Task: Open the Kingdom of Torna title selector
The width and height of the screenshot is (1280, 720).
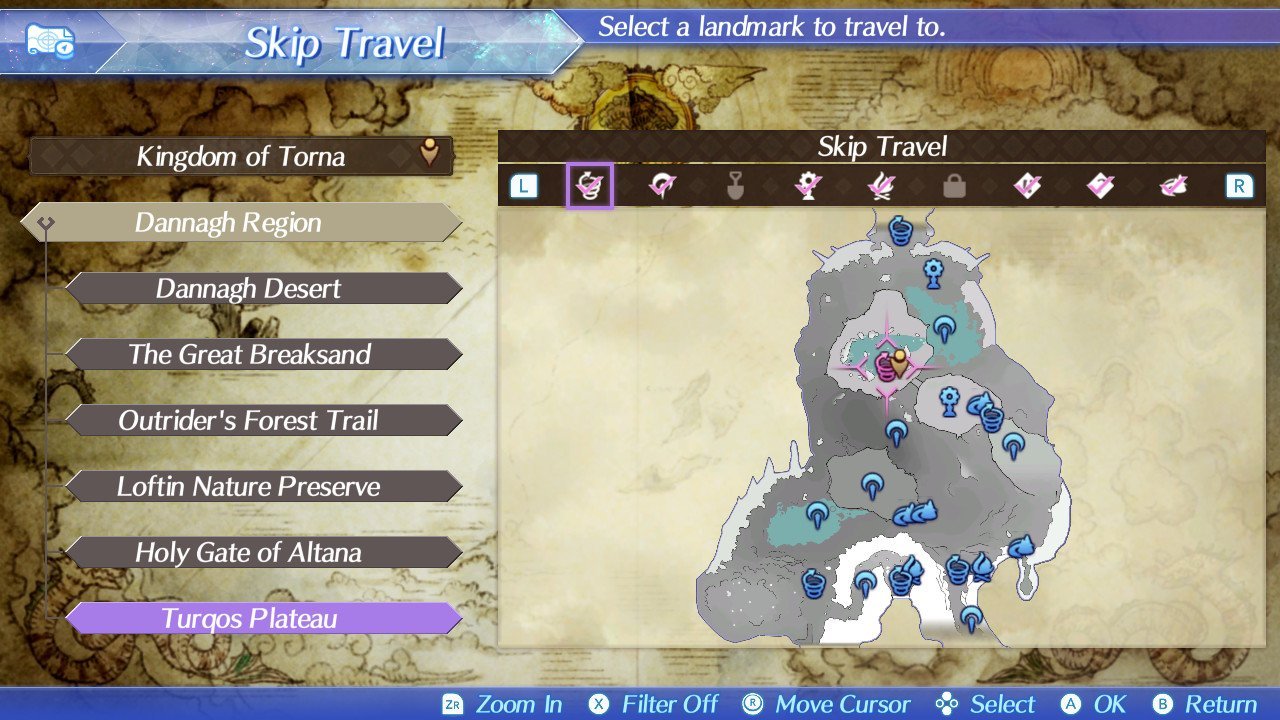Action: 241,156
